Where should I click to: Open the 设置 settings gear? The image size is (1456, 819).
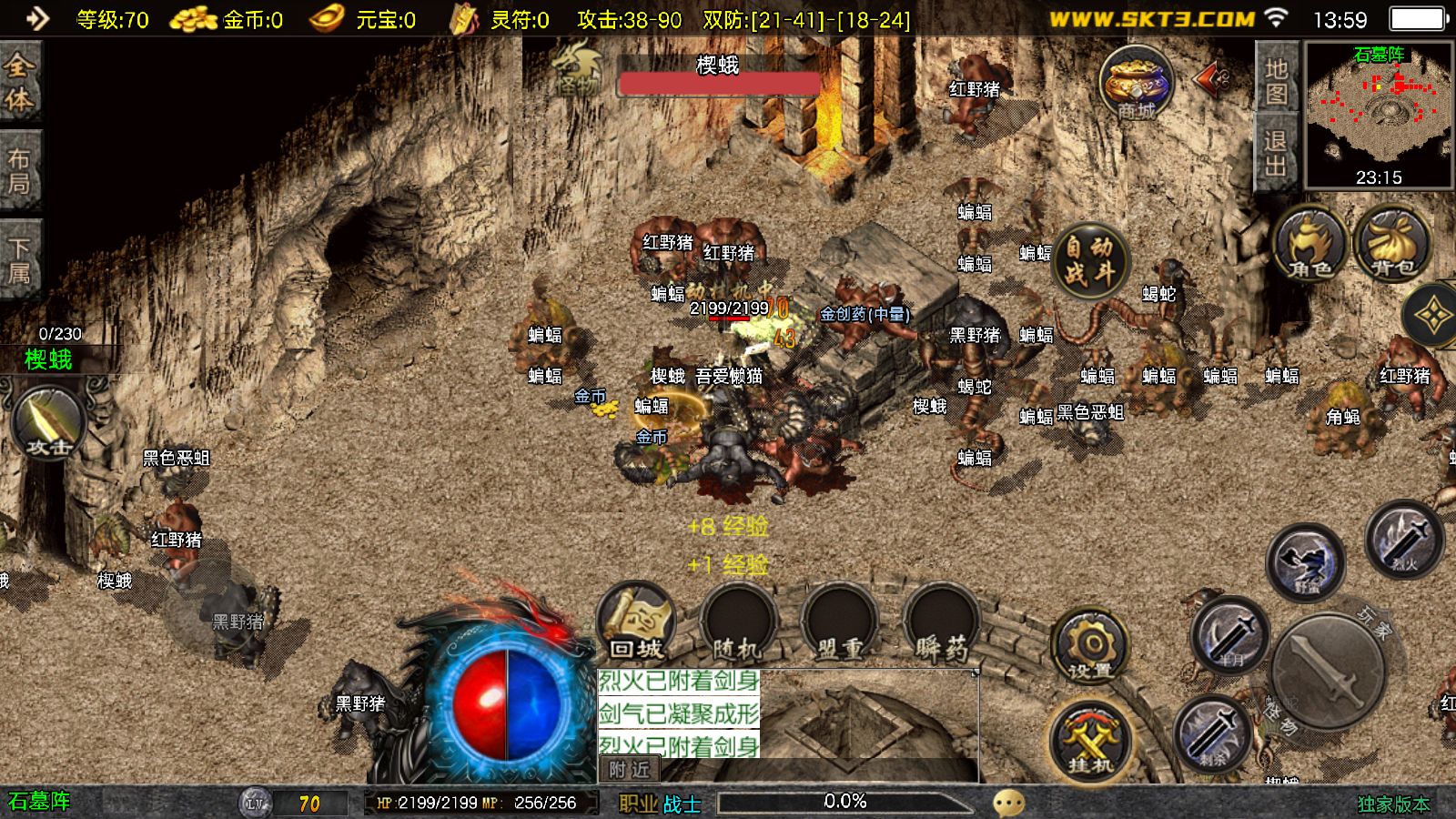1090,648
